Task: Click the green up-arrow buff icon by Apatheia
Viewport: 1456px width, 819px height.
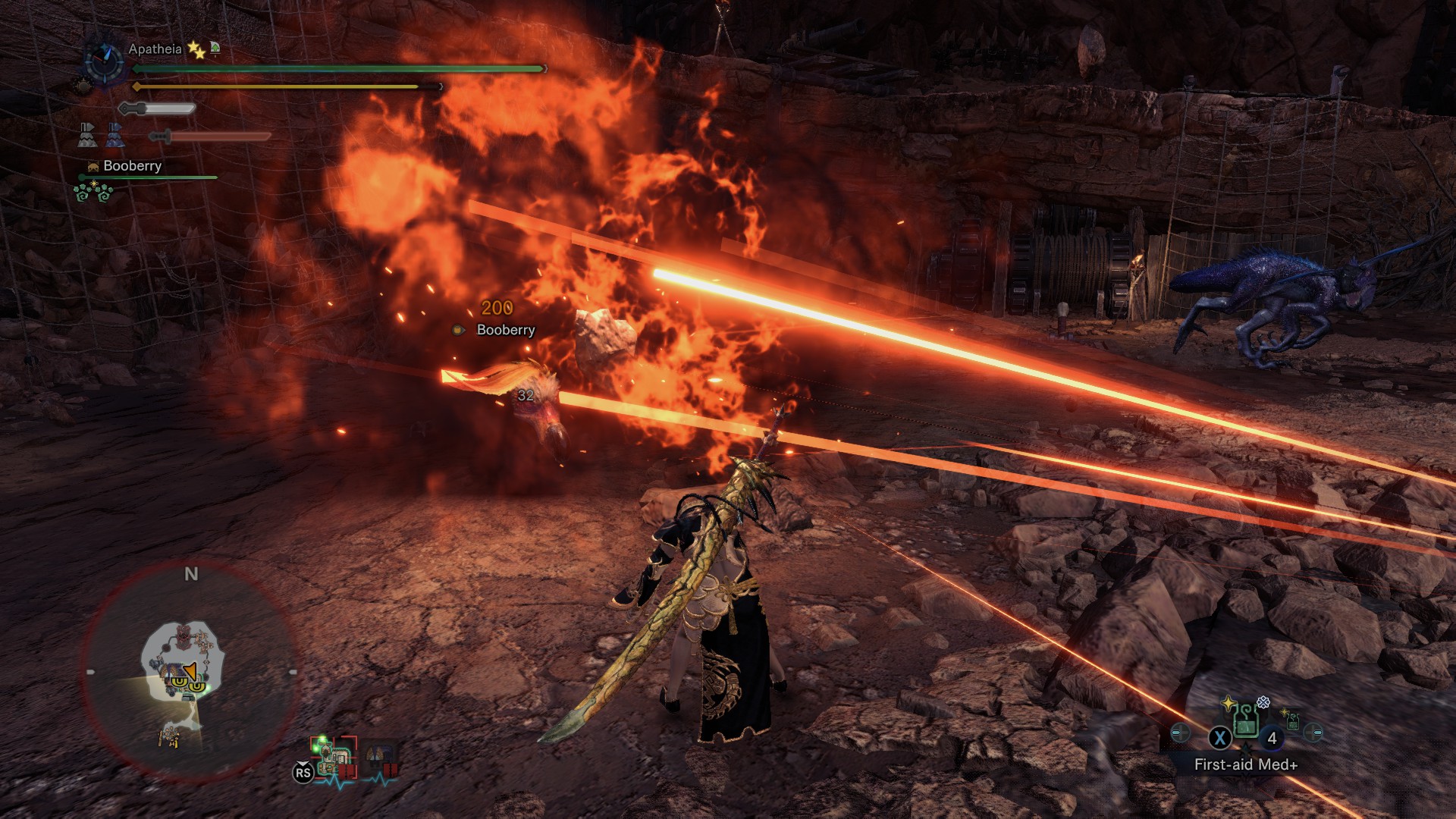Action: [215, 49]
